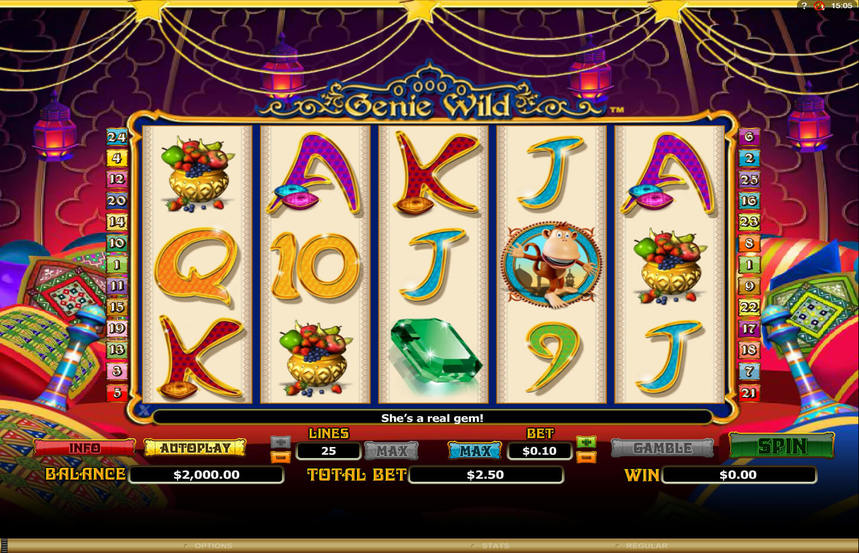
Task: Reduce the number of lines with orange minus
Action: [x=281, y=457]
